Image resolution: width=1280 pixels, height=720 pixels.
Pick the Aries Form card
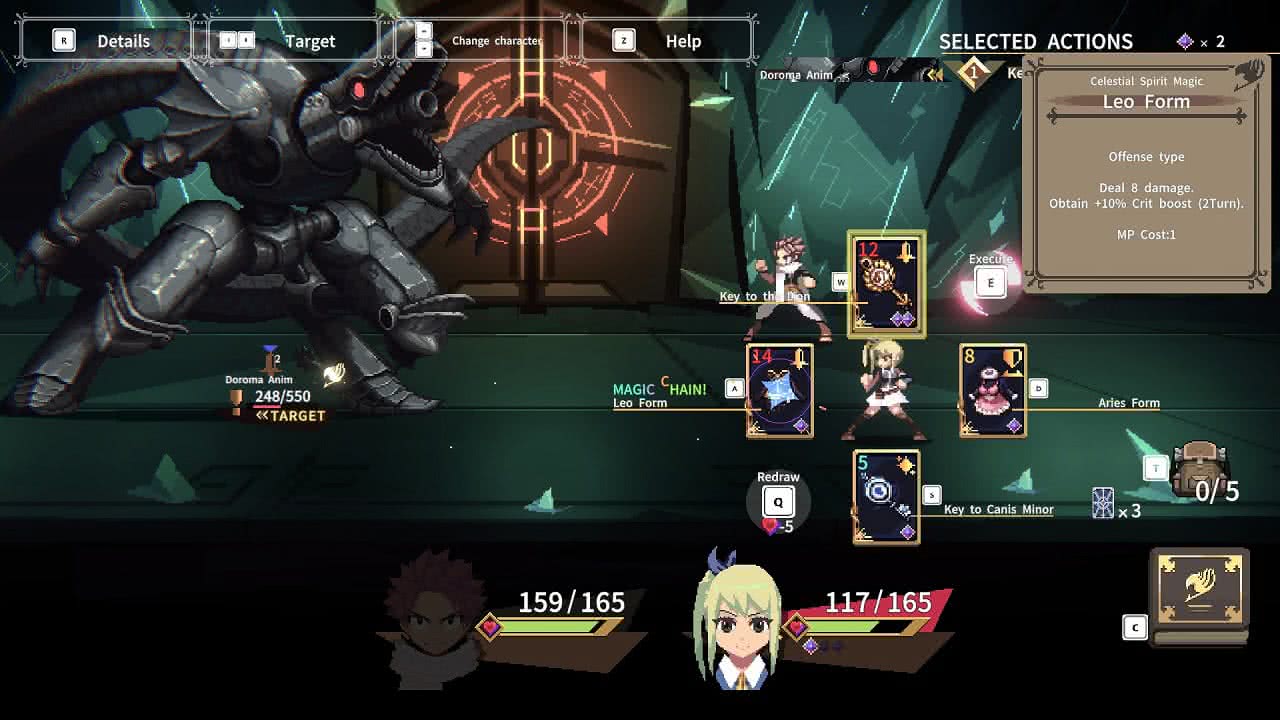point(992,391)
